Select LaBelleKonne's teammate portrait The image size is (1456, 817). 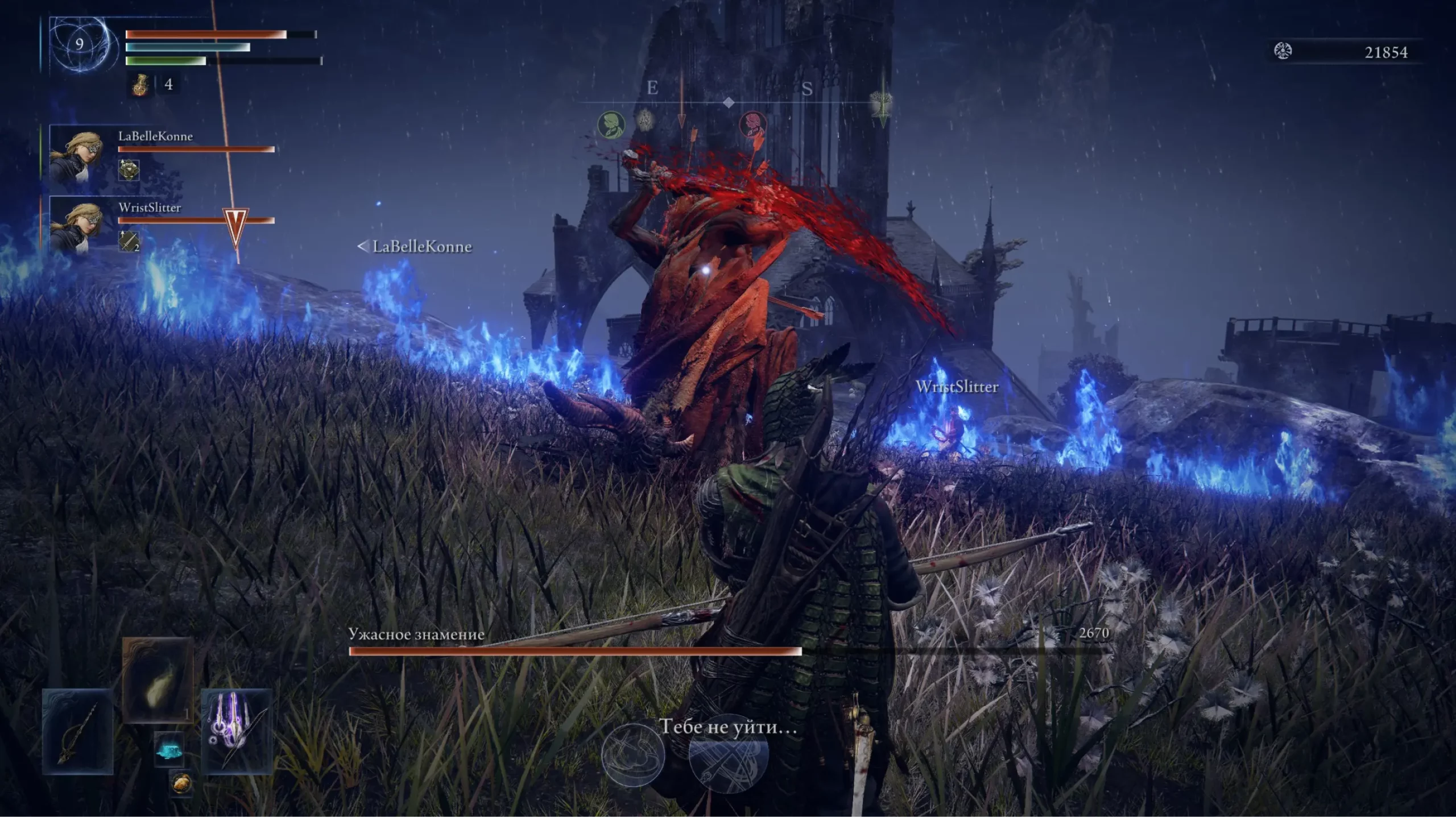pyautogui.click(x=76, y=155)
